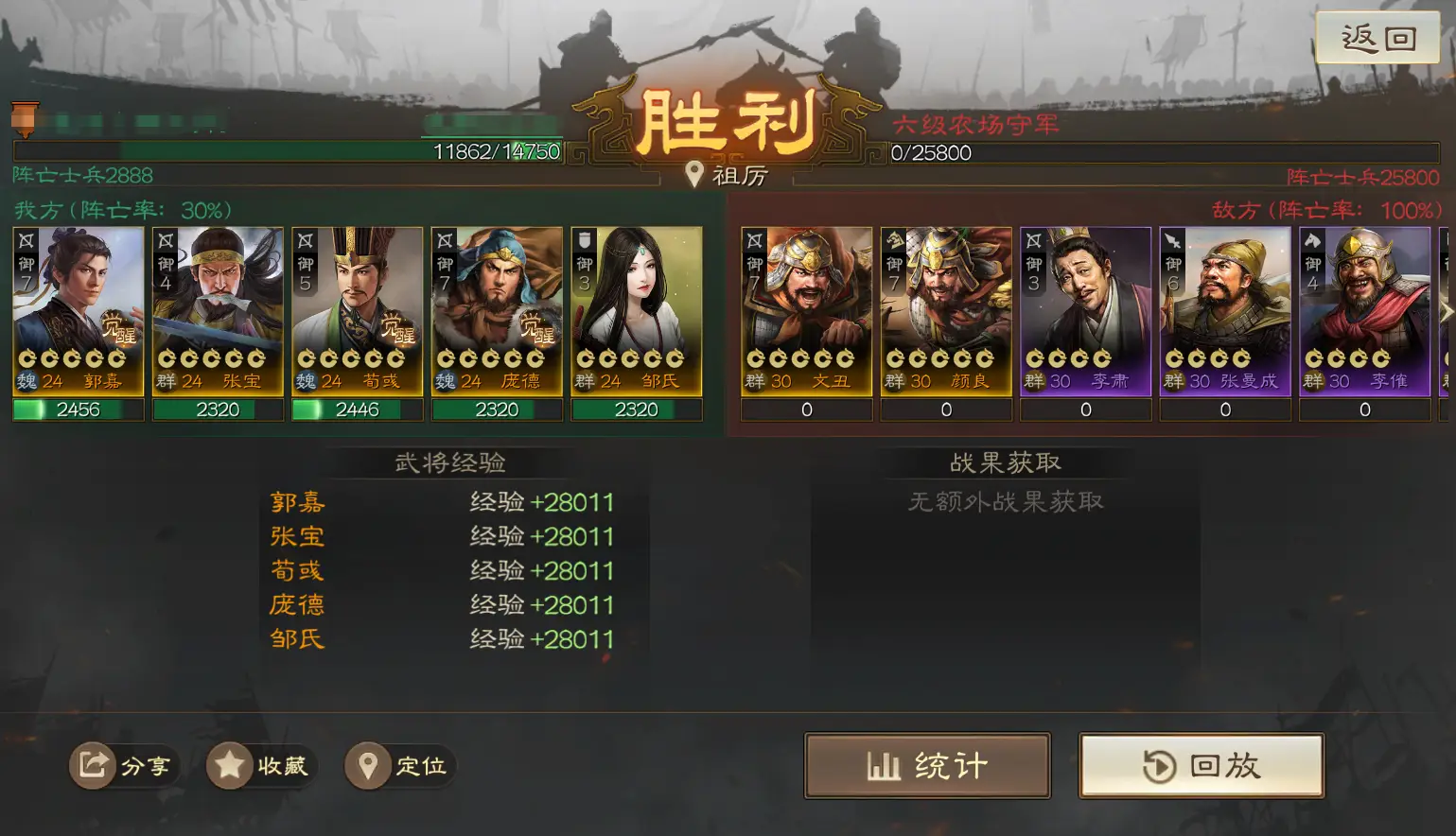Screen dimensions: 1456x836
Task: Select the 郭嘉 general card
Action: tap(79, 311)
